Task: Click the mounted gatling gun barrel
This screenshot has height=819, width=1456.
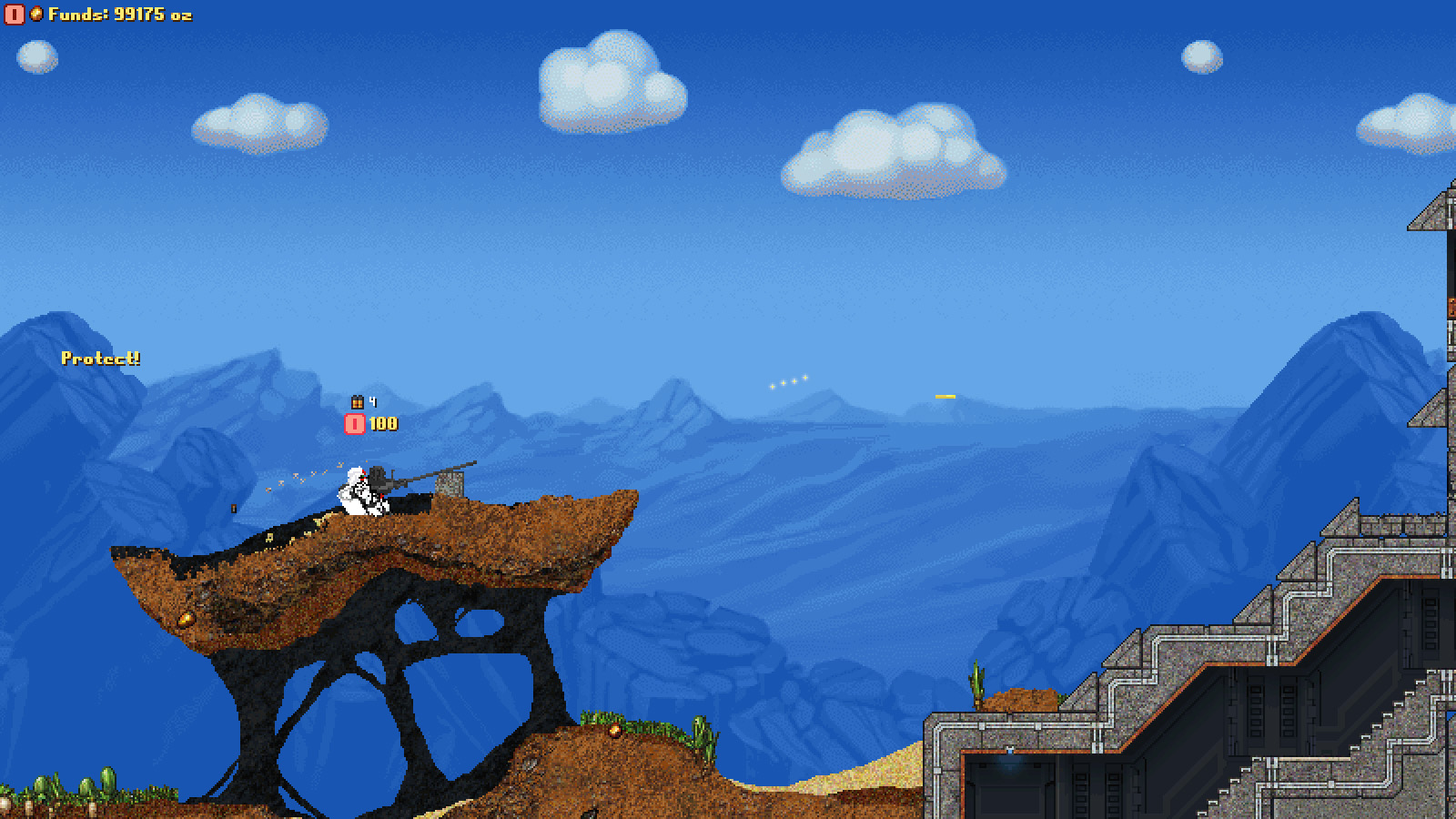Action: tap(428, 476)
